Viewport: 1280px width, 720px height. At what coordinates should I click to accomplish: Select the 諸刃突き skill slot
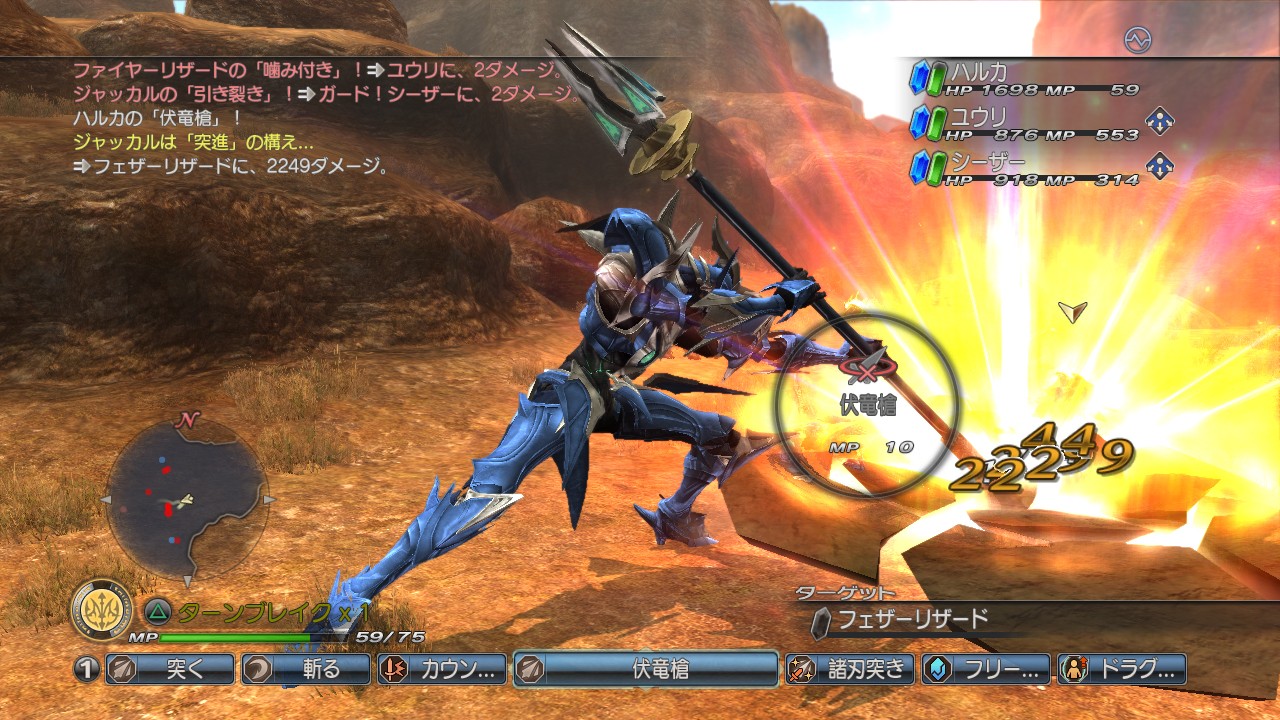point(849,669)
